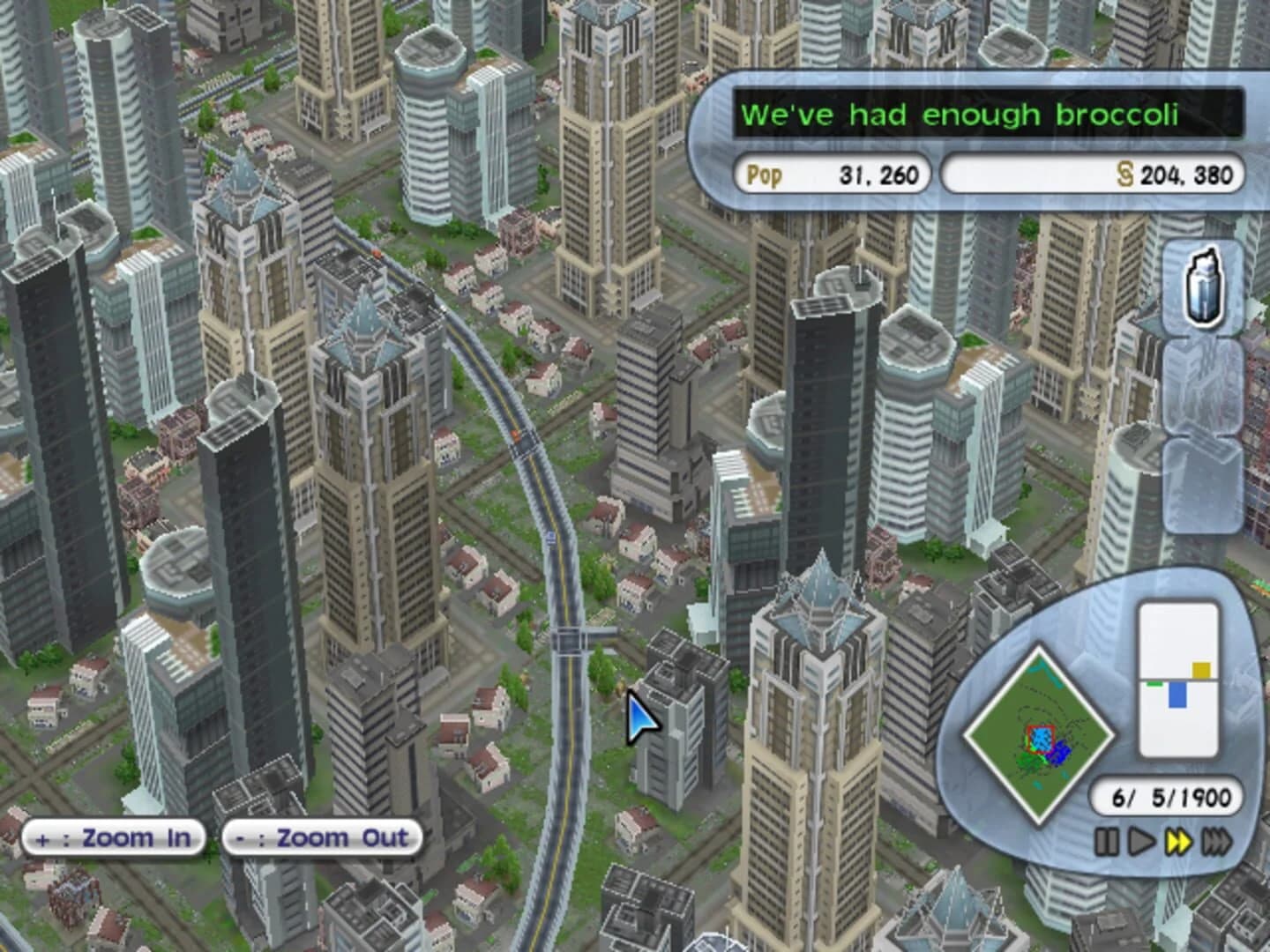
Task: Resume normal game speed with play icon
Action: [1140, 842]
